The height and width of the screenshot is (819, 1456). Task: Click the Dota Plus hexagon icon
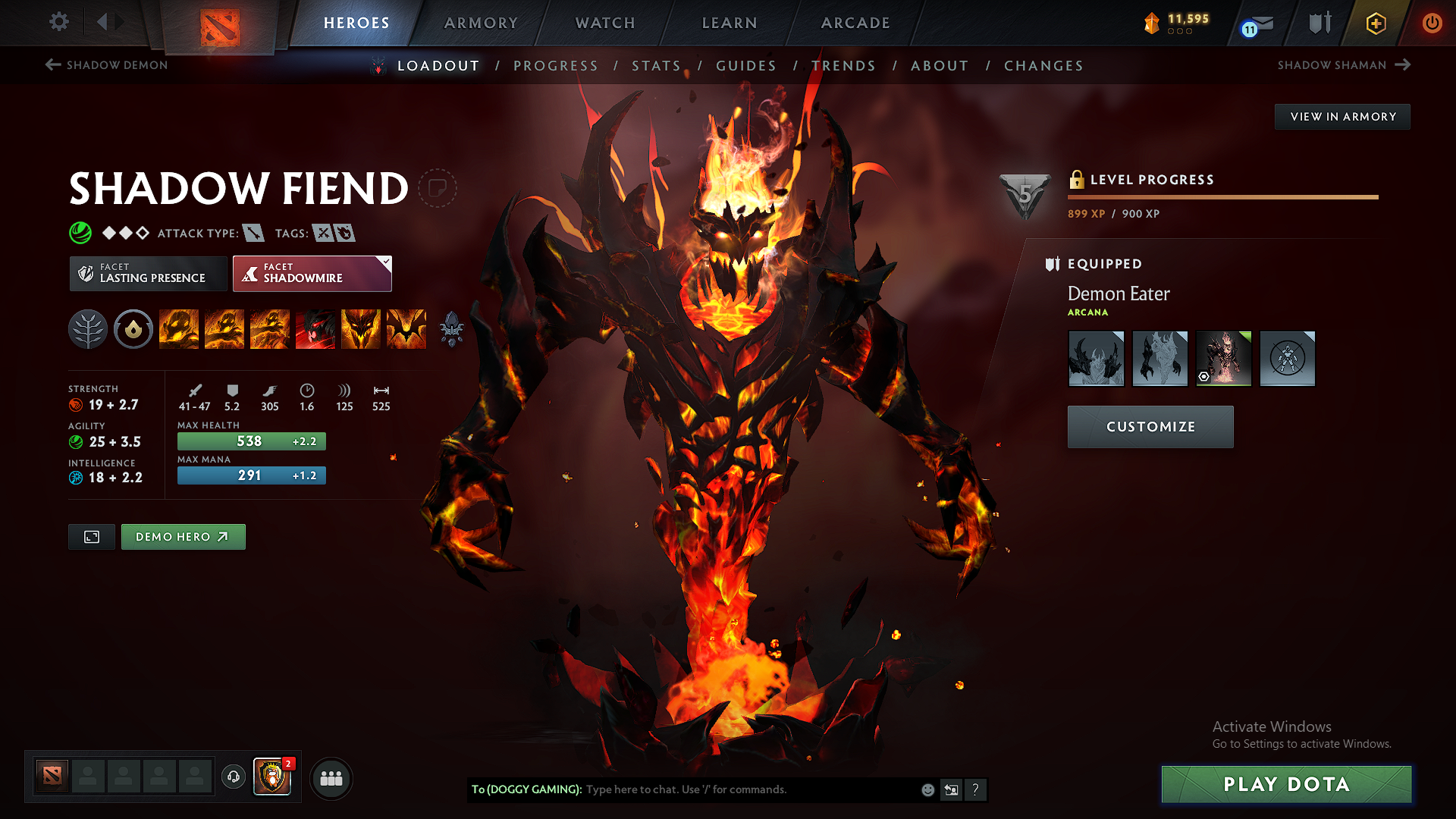click(1375, 22)
